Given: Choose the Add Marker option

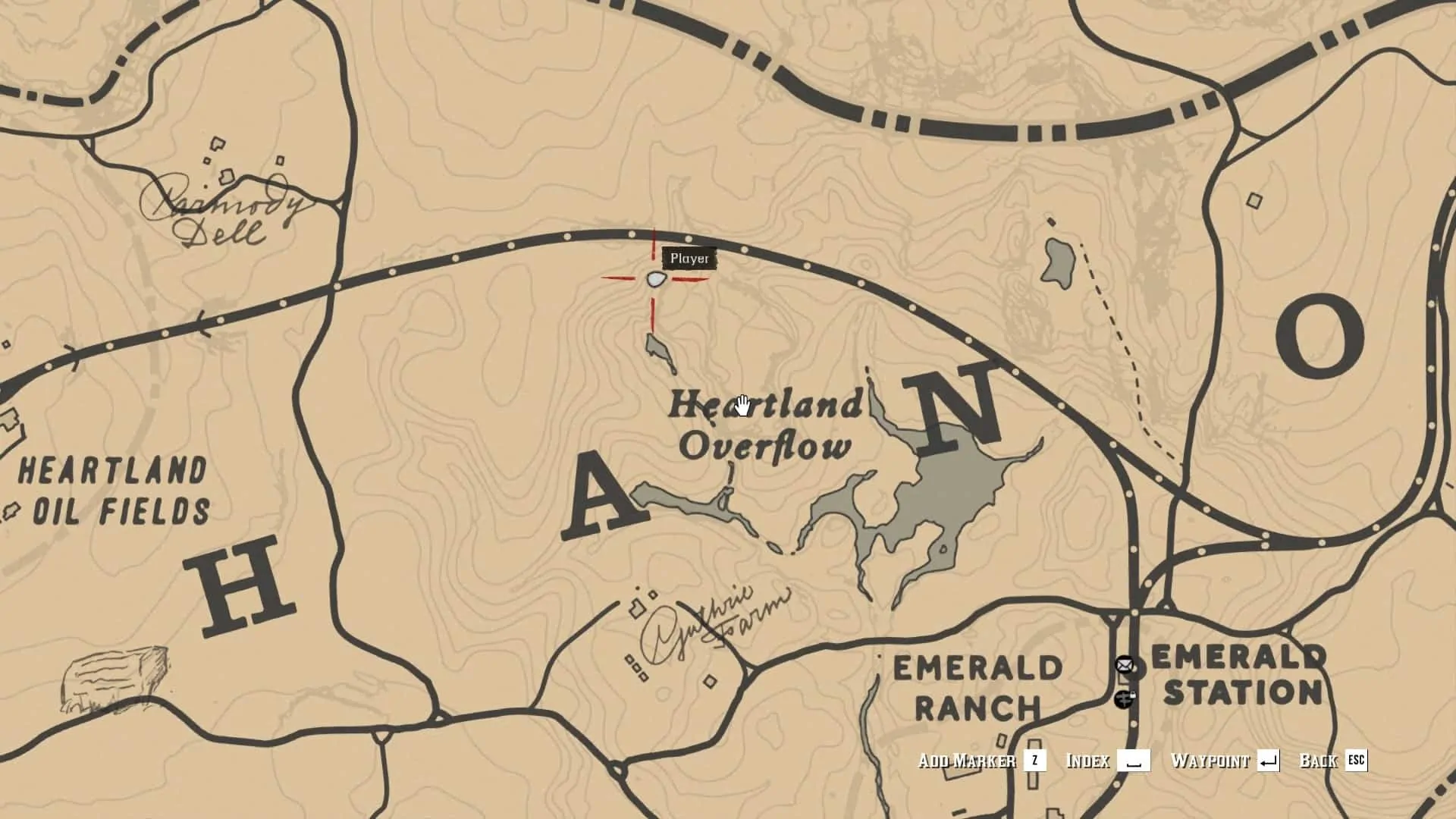Looking at the screenshot, I should click(982, 761).
